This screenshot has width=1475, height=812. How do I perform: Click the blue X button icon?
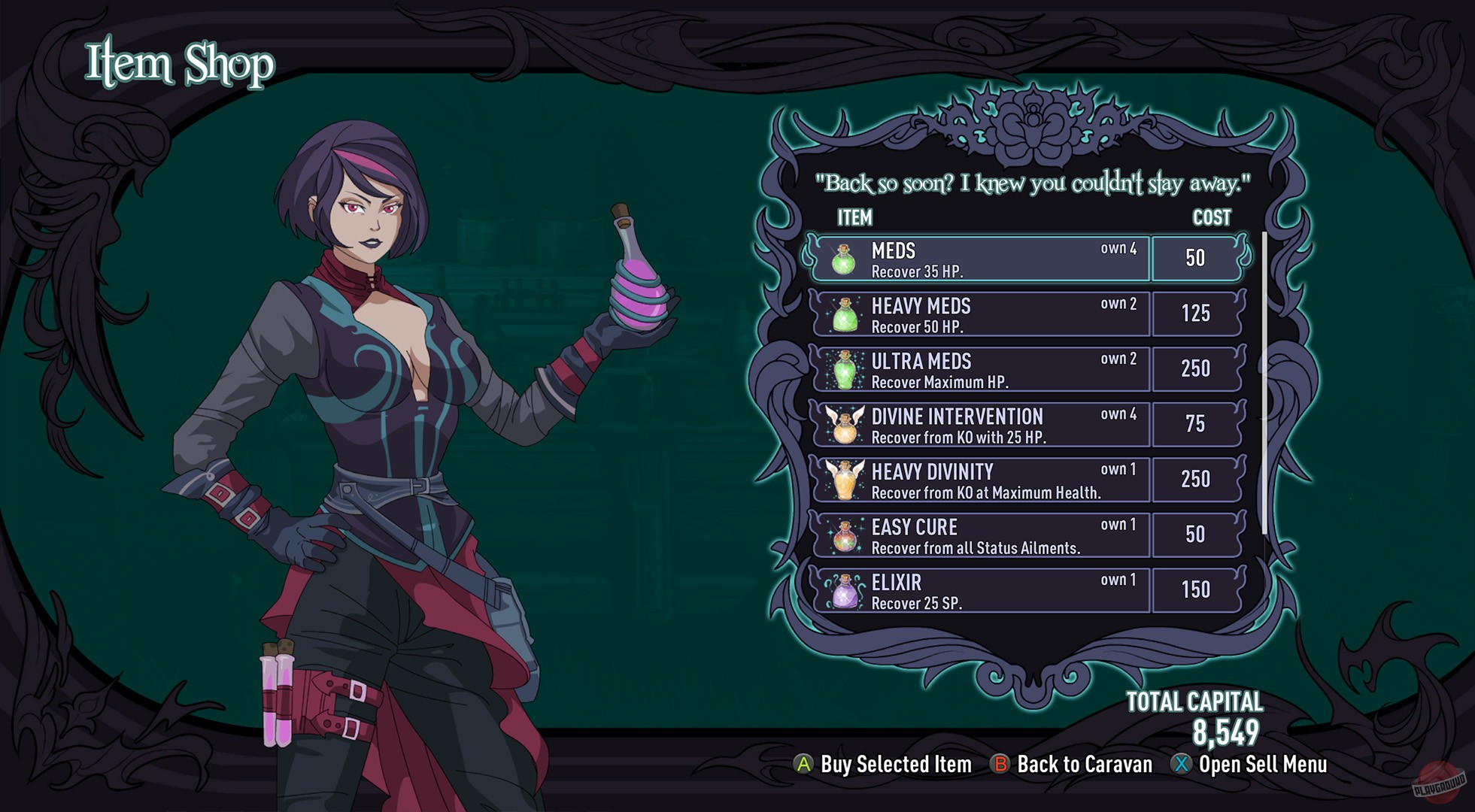[1181, 765]
